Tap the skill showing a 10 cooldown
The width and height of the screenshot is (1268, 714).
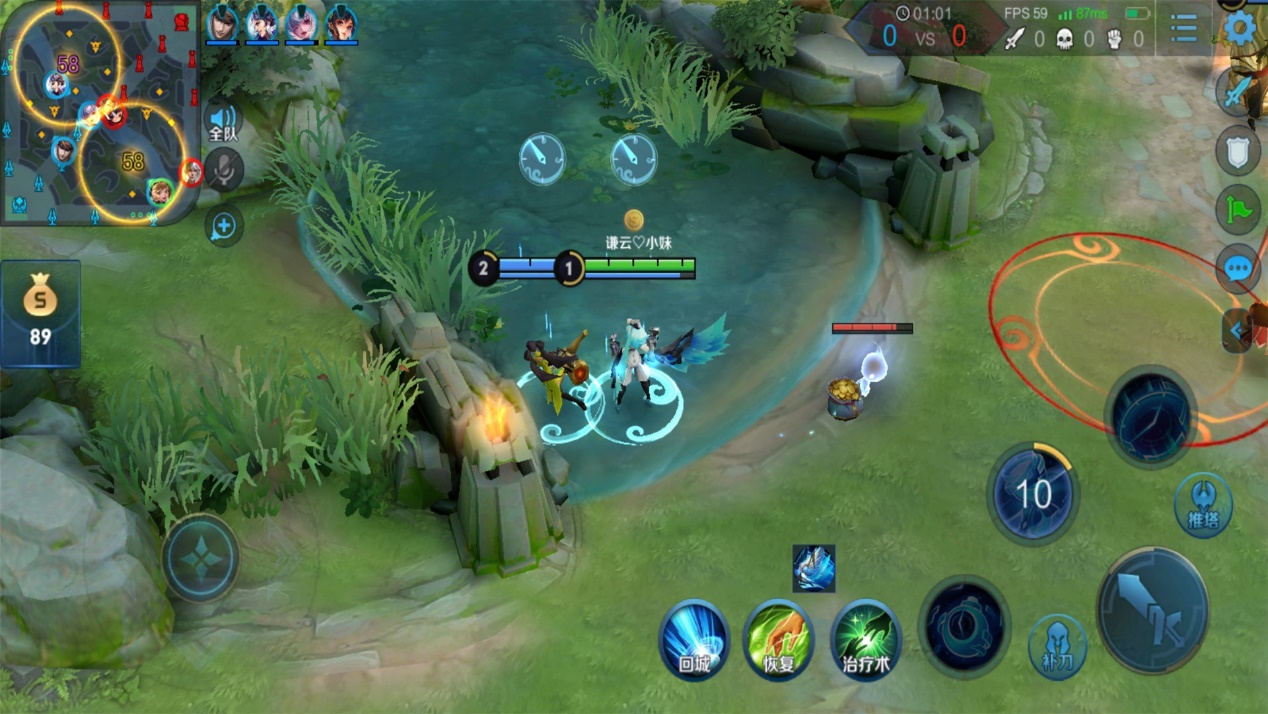click(x=1033, y=494)
